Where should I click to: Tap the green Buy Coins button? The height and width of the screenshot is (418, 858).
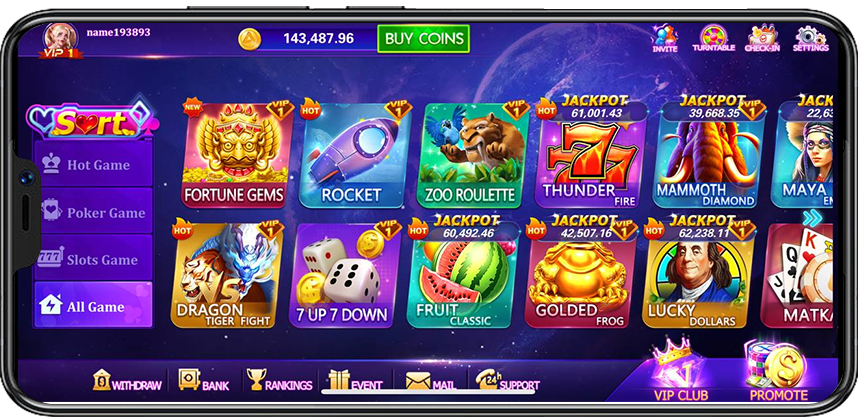pyautogui.click(x=424, y=38)
